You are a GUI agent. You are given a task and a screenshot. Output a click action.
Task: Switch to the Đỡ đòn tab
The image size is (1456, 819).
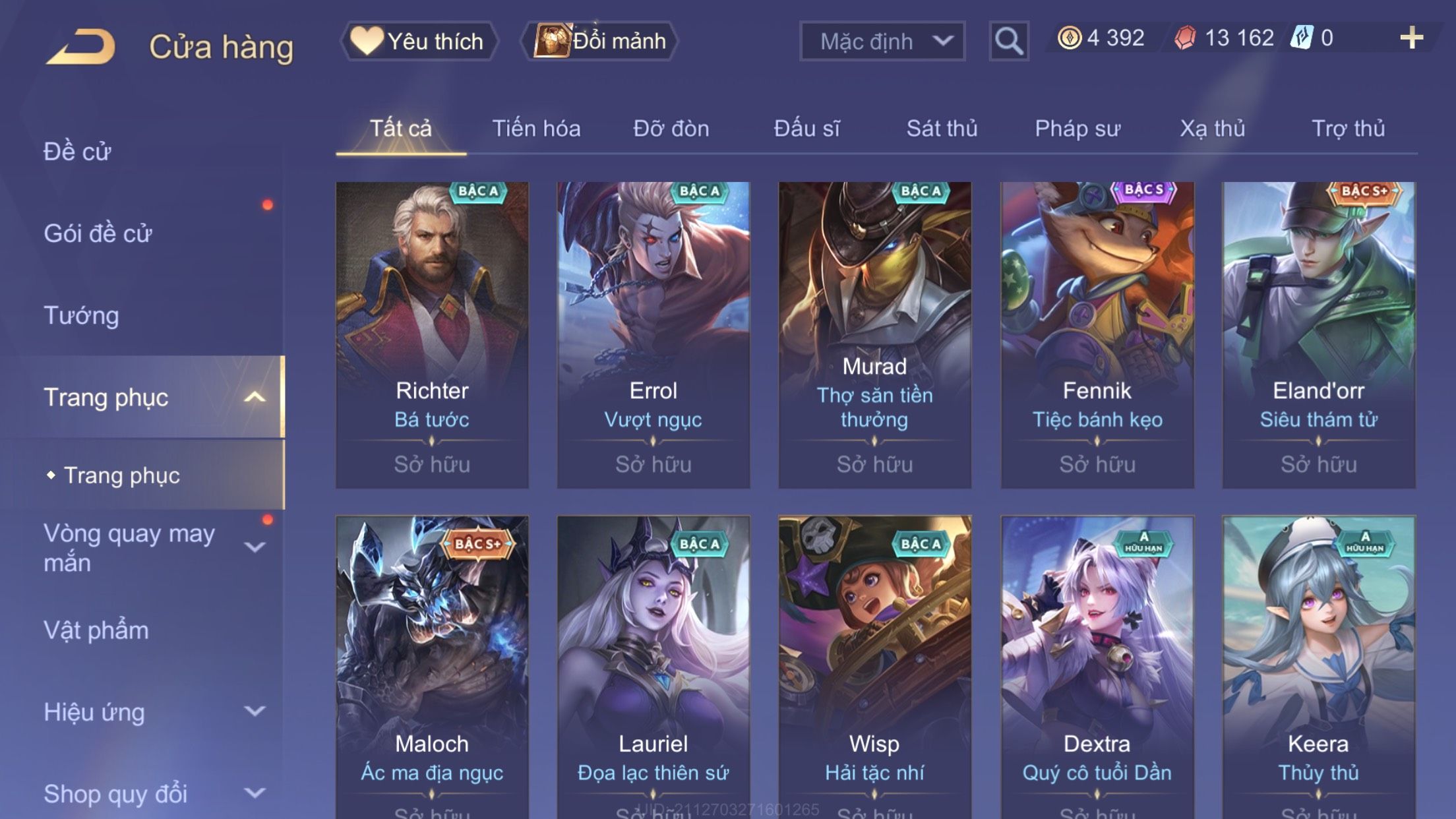[x=671, y=129]
